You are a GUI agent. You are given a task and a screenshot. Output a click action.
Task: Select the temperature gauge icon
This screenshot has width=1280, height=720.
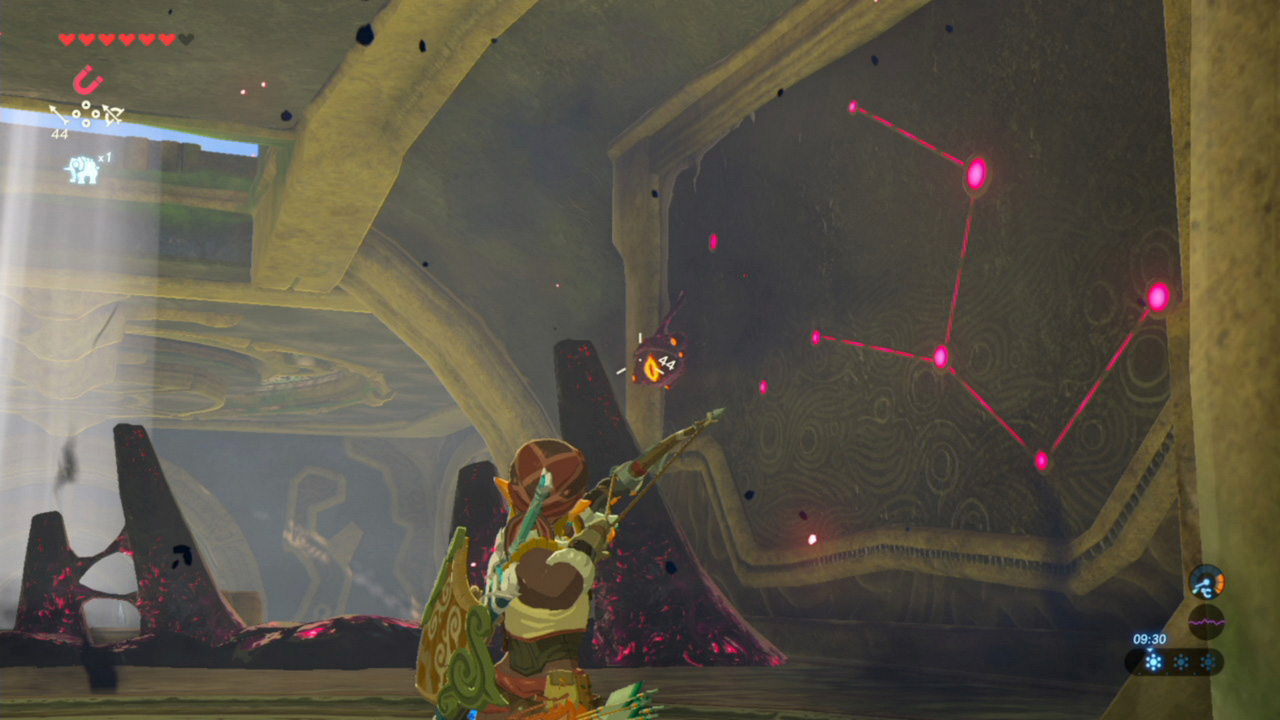coord(1206,581)
